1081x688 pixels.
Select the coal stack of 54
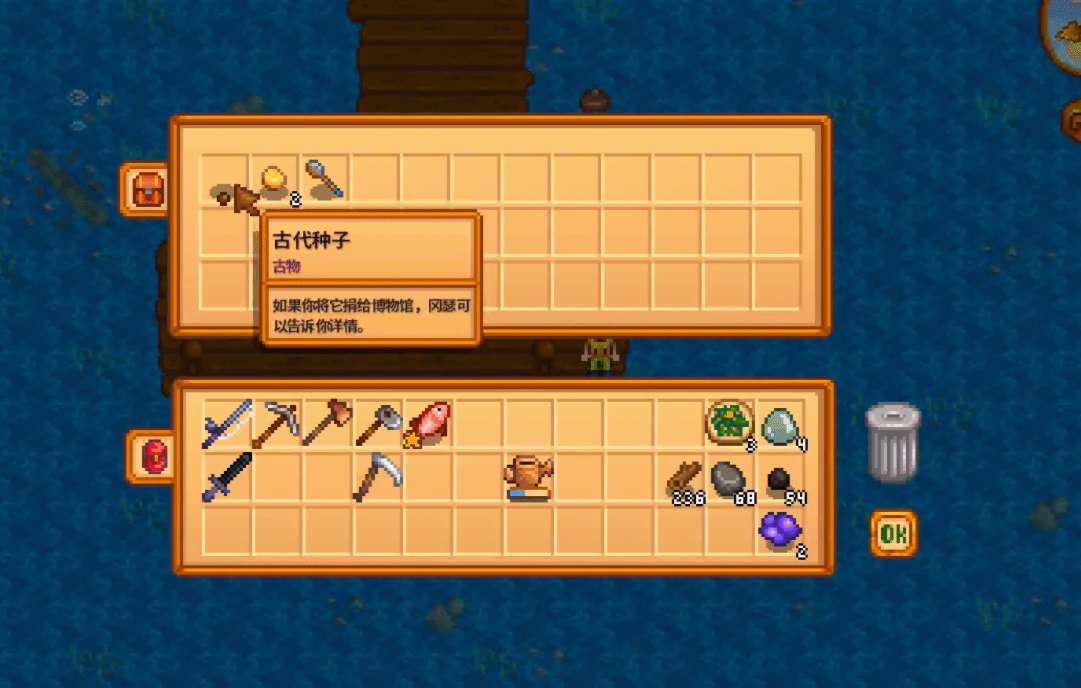(x=781, y=482)
